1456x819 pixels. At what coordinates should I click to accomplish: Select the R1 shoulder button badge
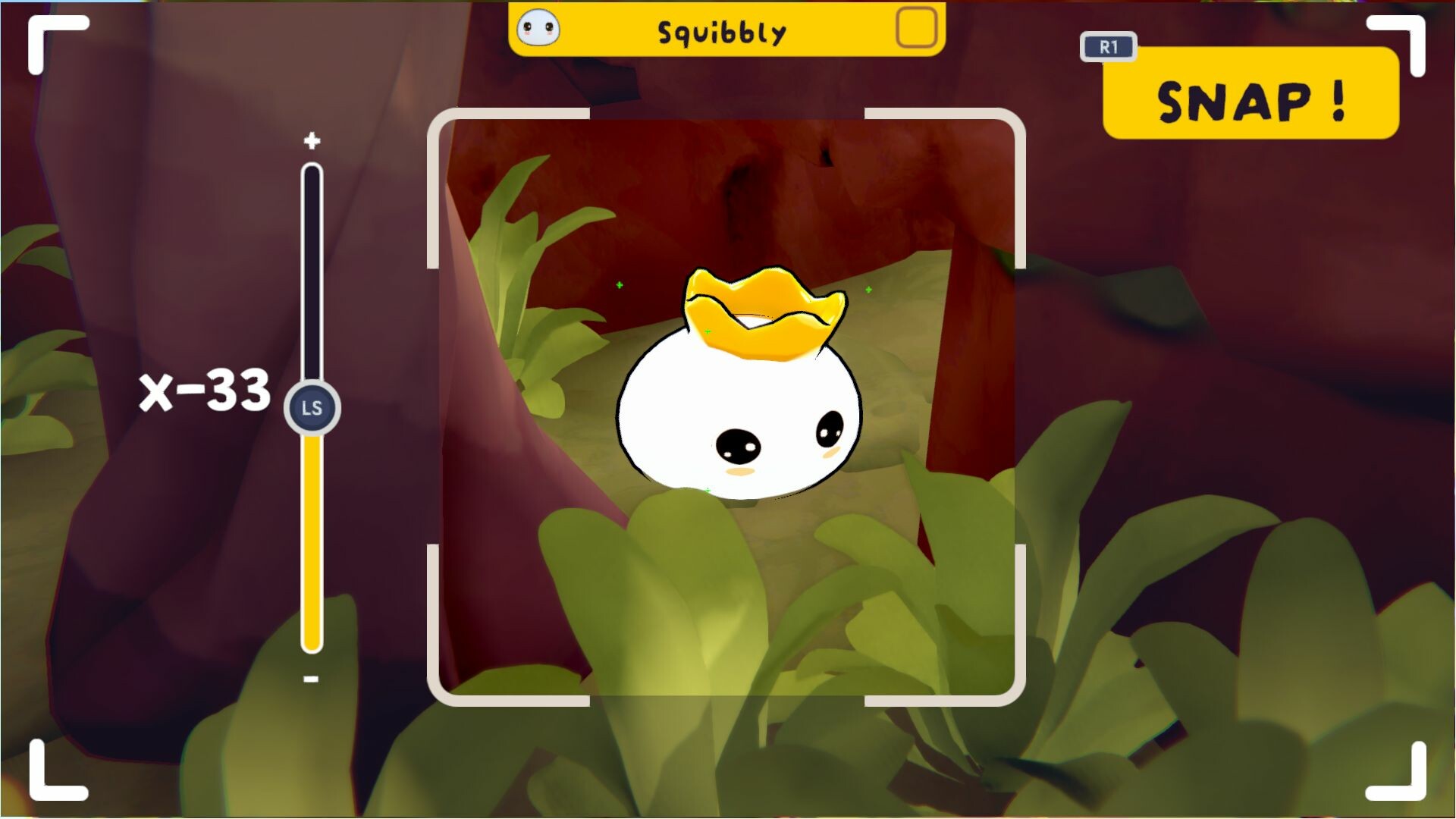pos(1108,47)
